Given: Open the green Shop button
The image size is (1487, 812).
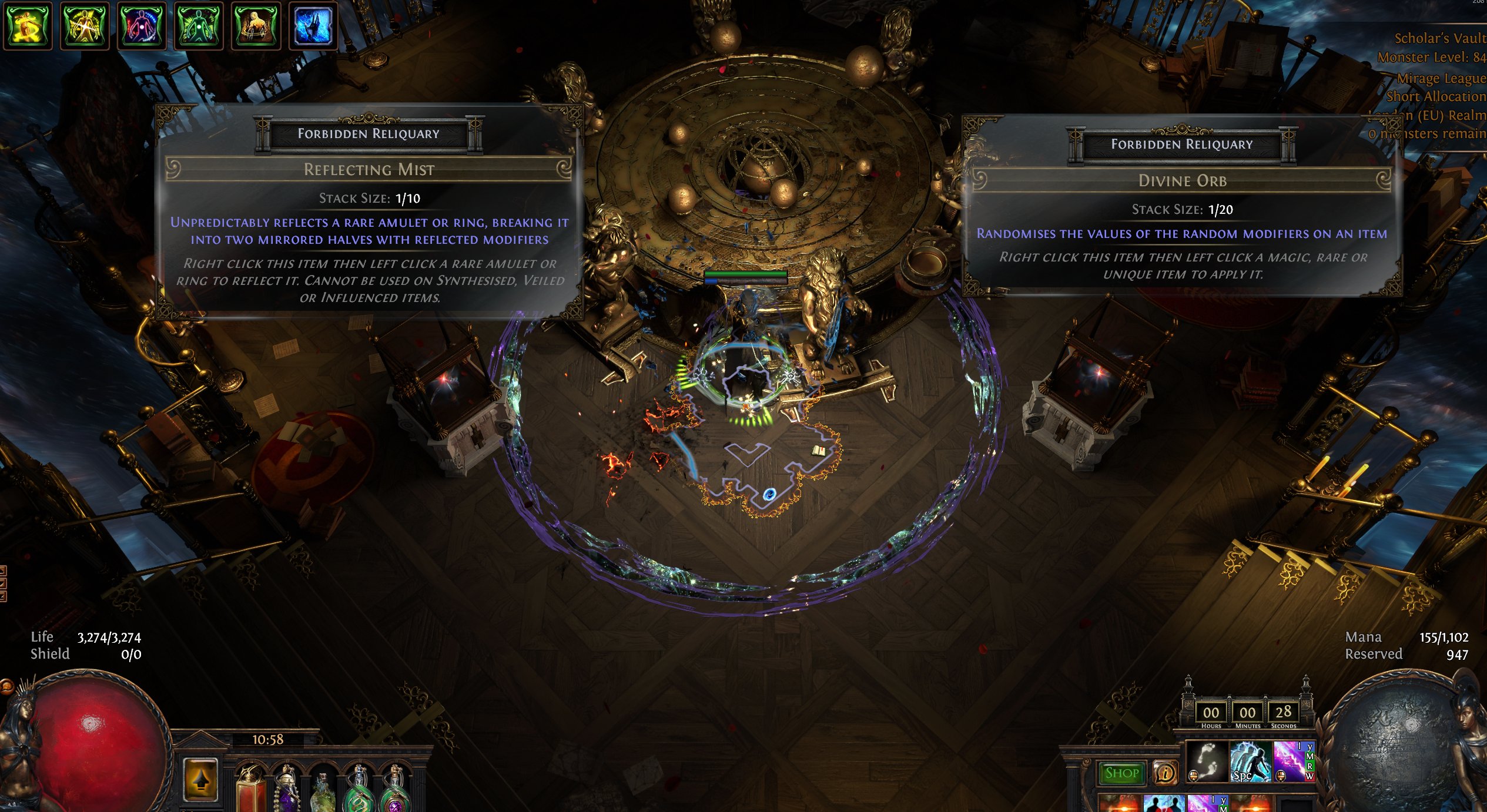Looking at the screenshot, I should 1121,773.
